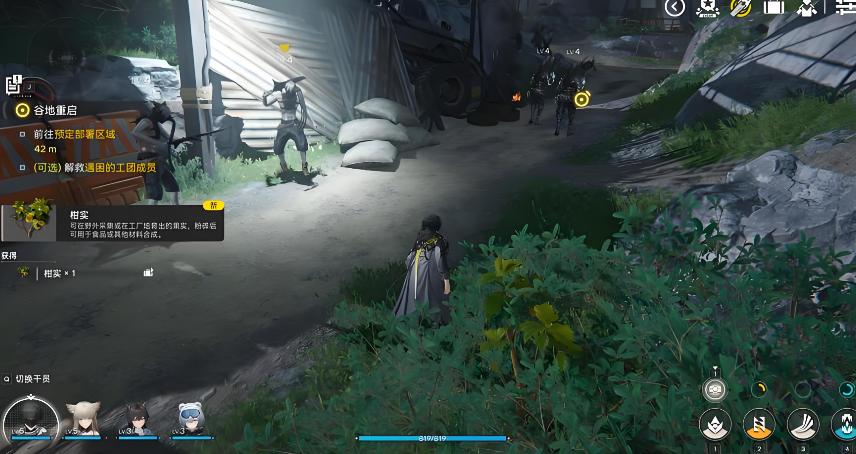Open the star medal menu icon
This screenshot has height=454, width=856.
coord(707,8)
